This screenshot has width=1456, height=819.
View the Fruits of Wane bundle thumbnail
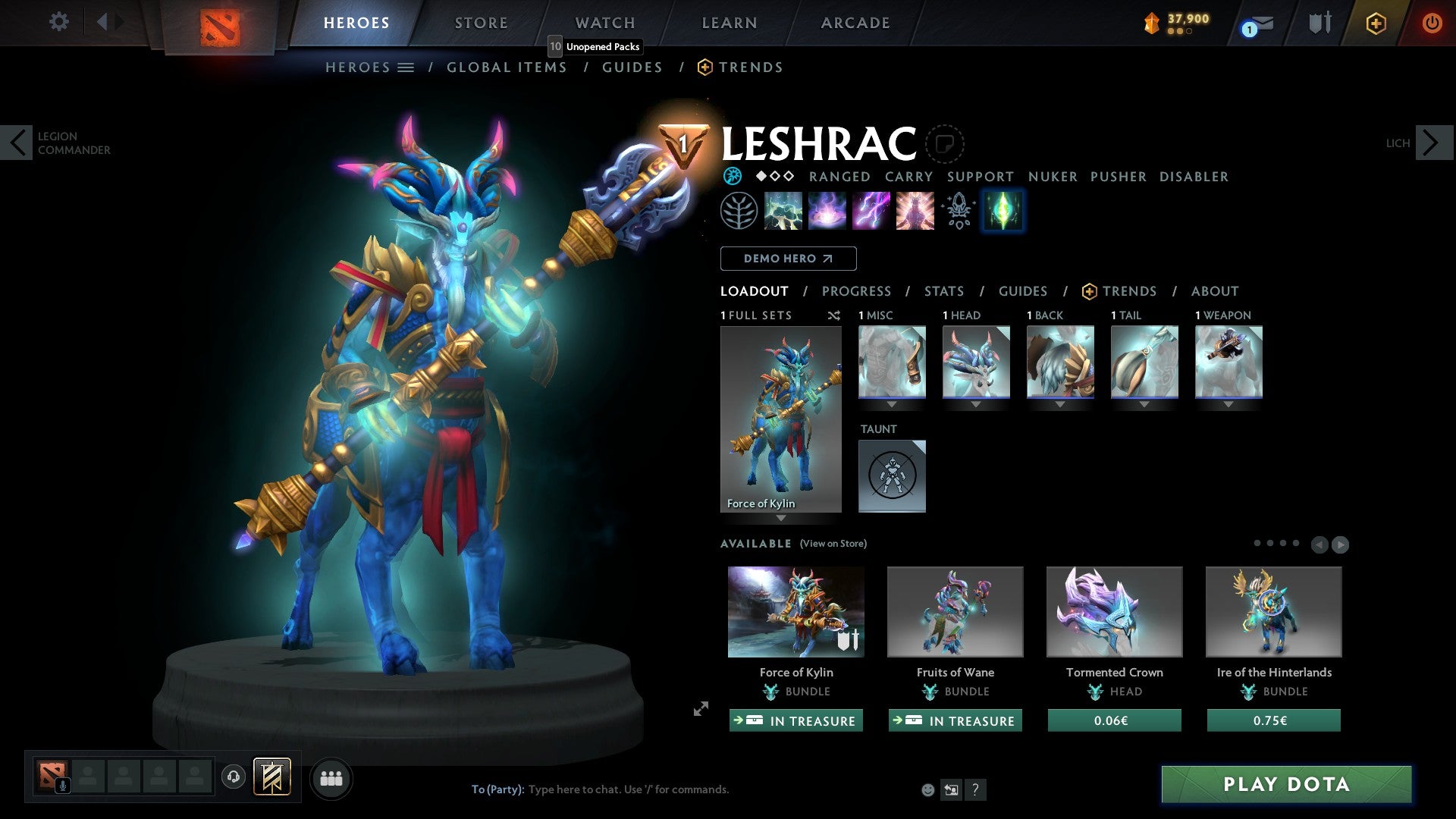955,611
